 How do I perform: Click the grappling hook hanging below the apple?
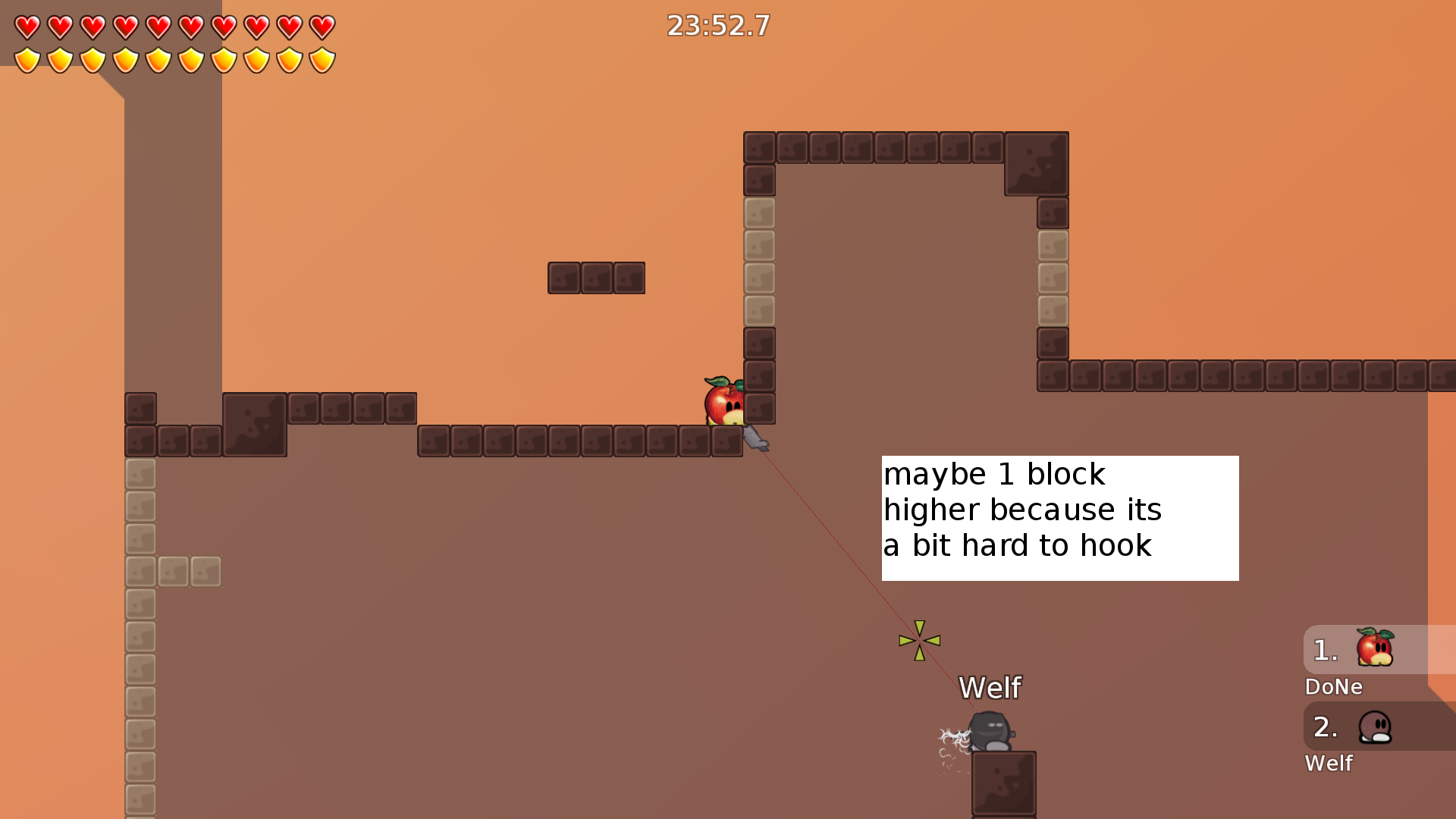(x=757, y=438)
